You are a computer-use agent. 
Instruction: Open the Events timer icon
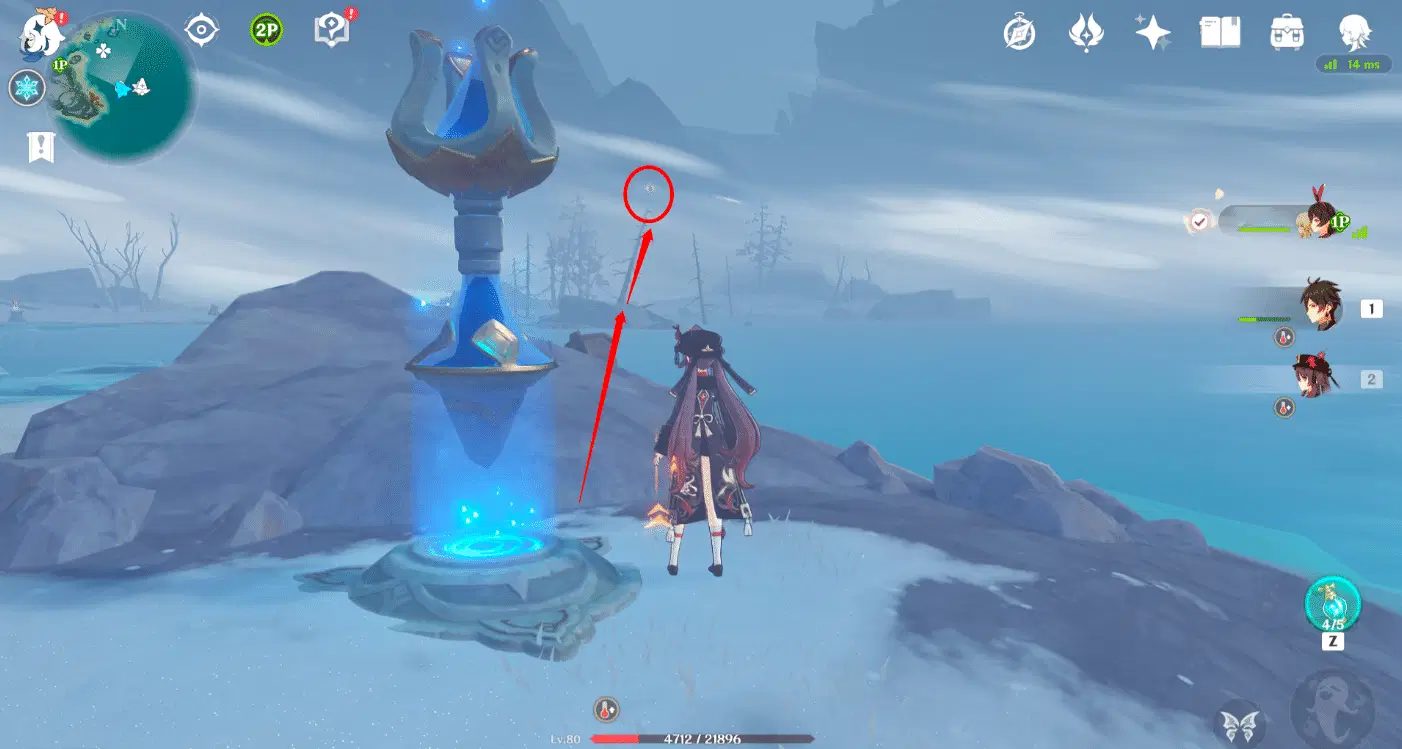tap(1019, 32)
